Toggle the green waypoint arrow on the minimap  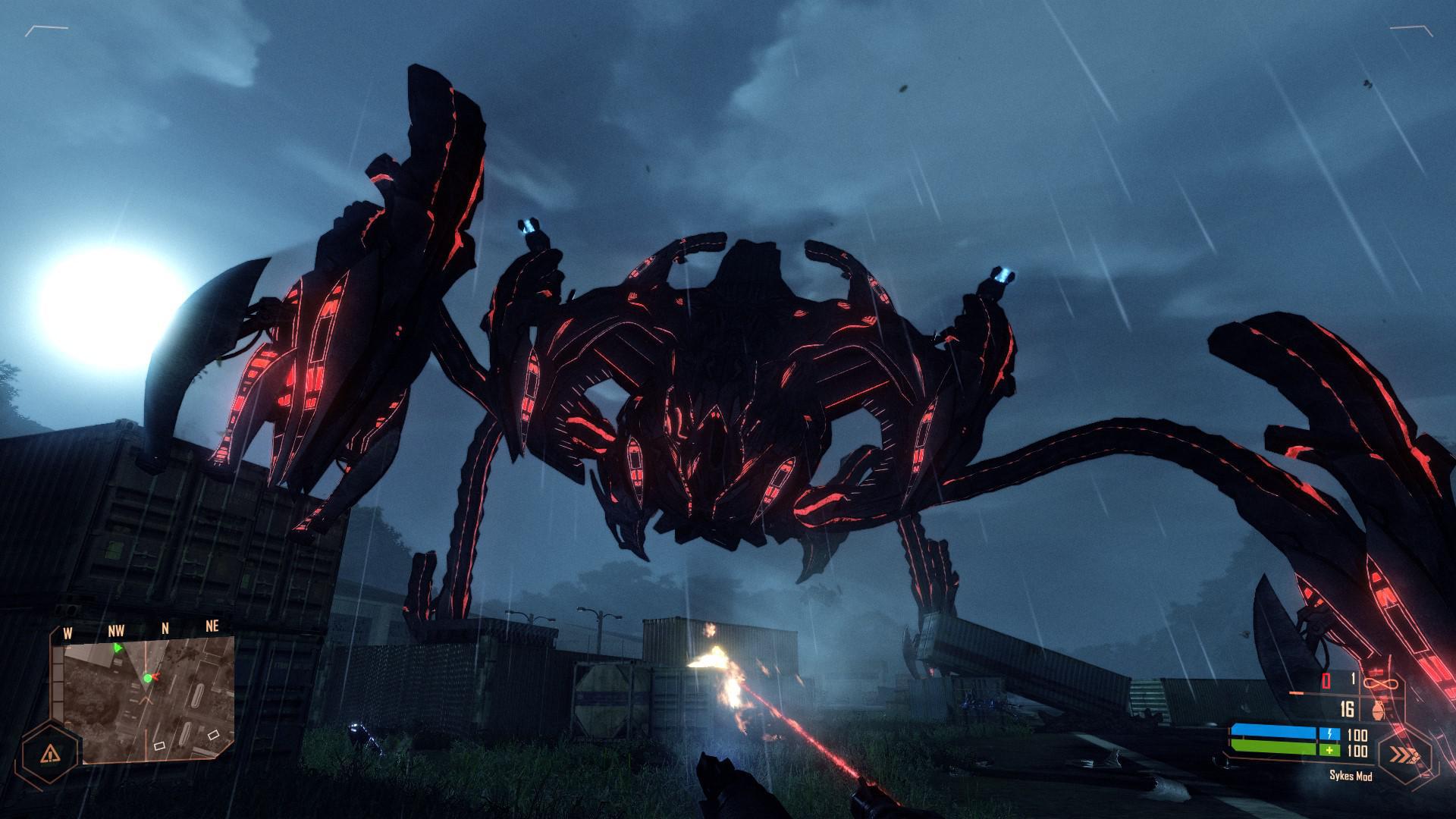118,648
